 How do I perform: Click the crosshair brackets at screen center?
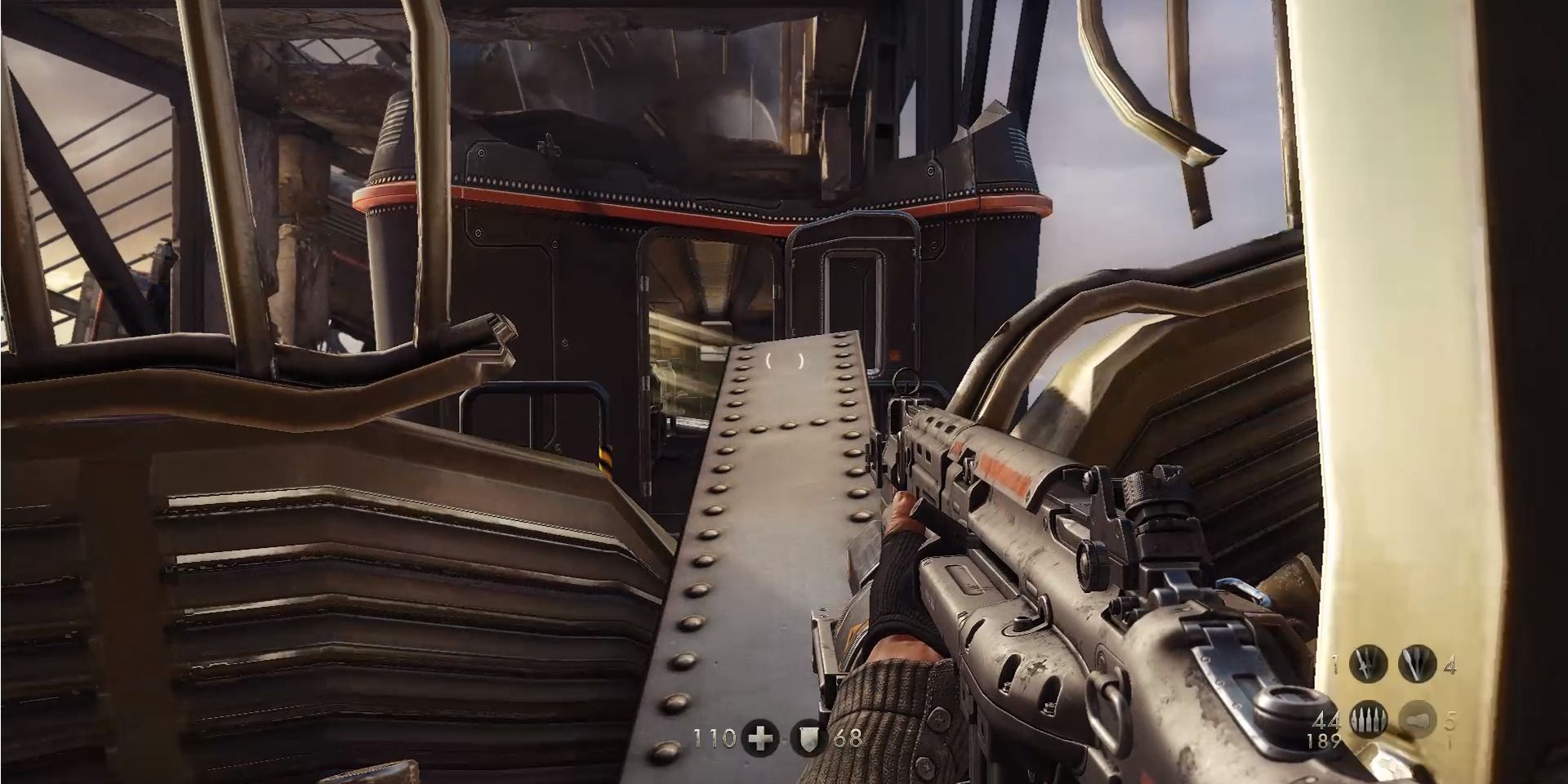[784, 359]
